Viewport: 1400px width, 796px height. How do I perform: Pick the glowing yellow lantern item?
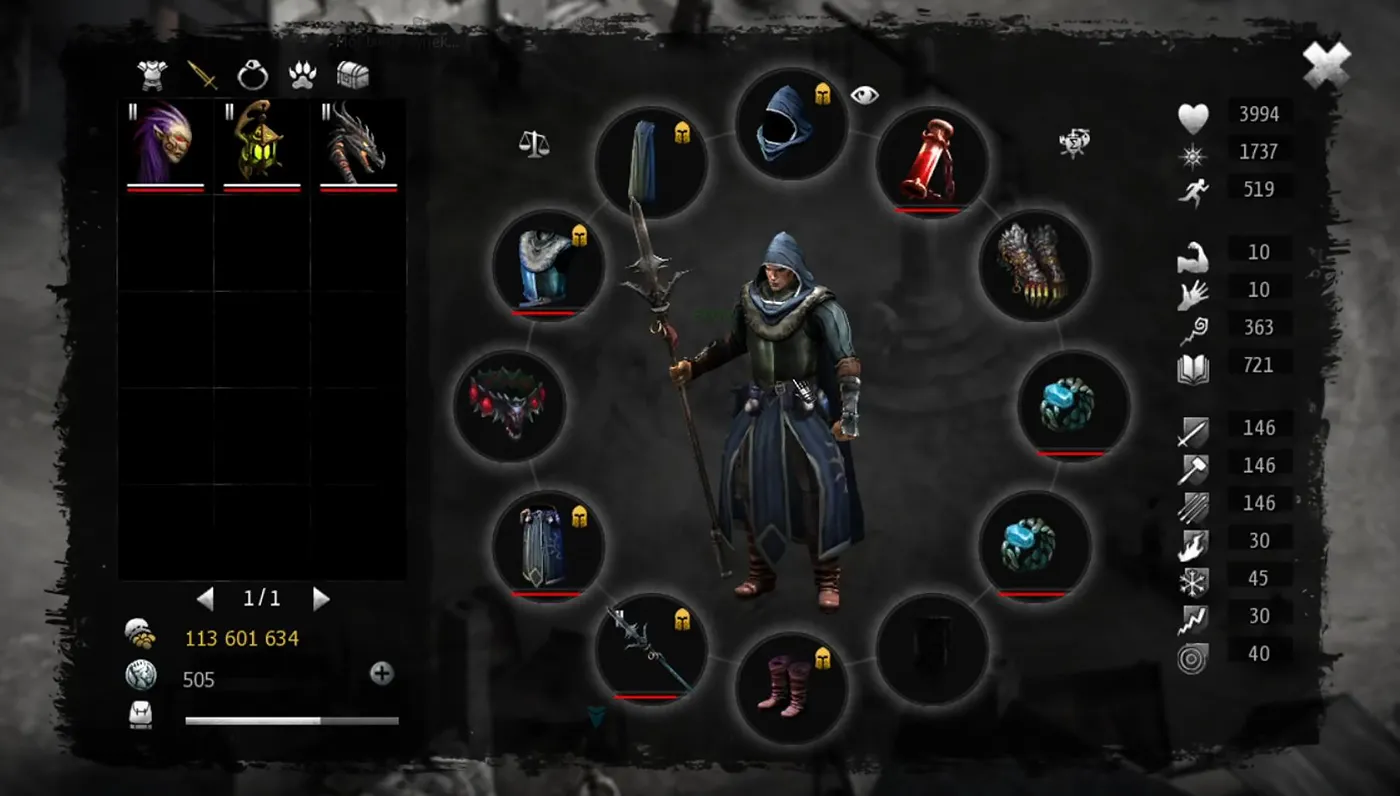261,143
